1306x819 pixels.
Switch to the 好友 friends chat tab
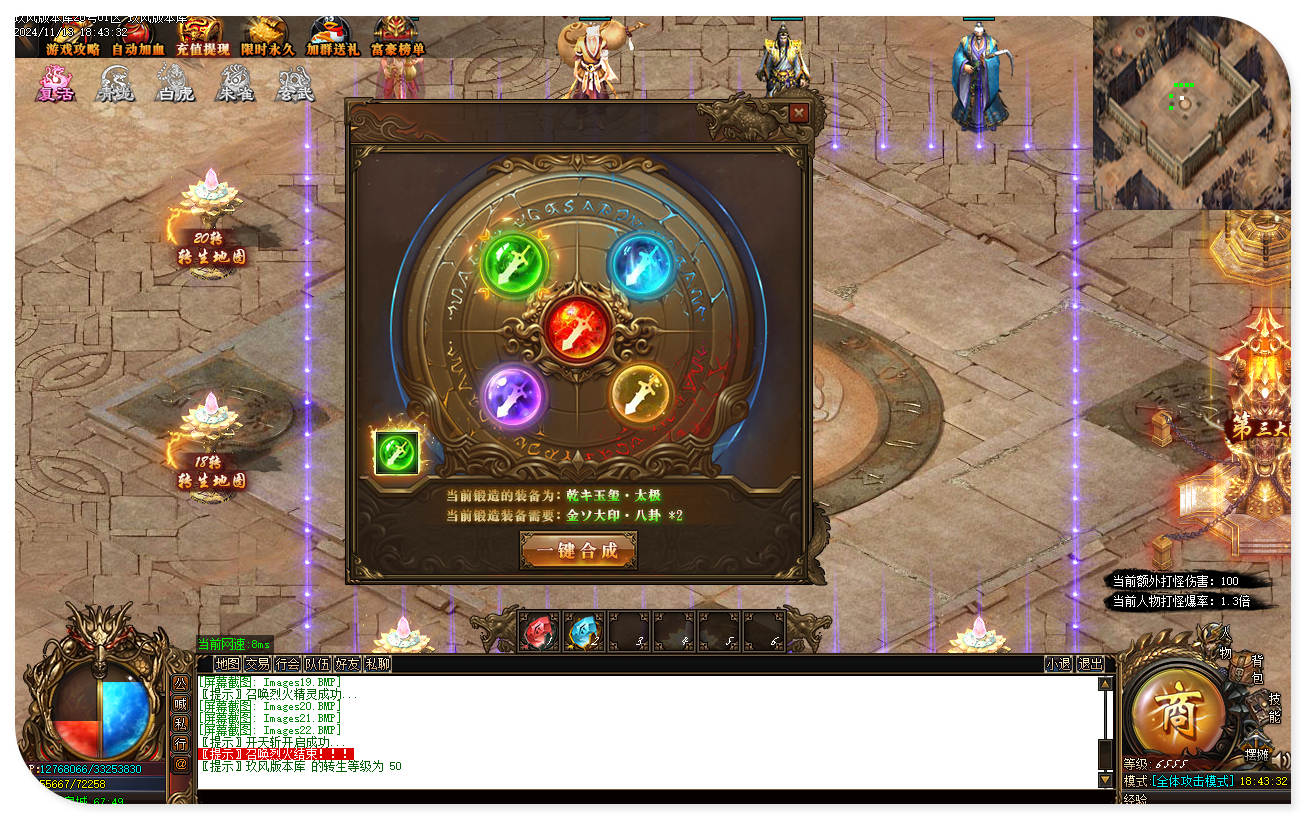coord(347,663)
